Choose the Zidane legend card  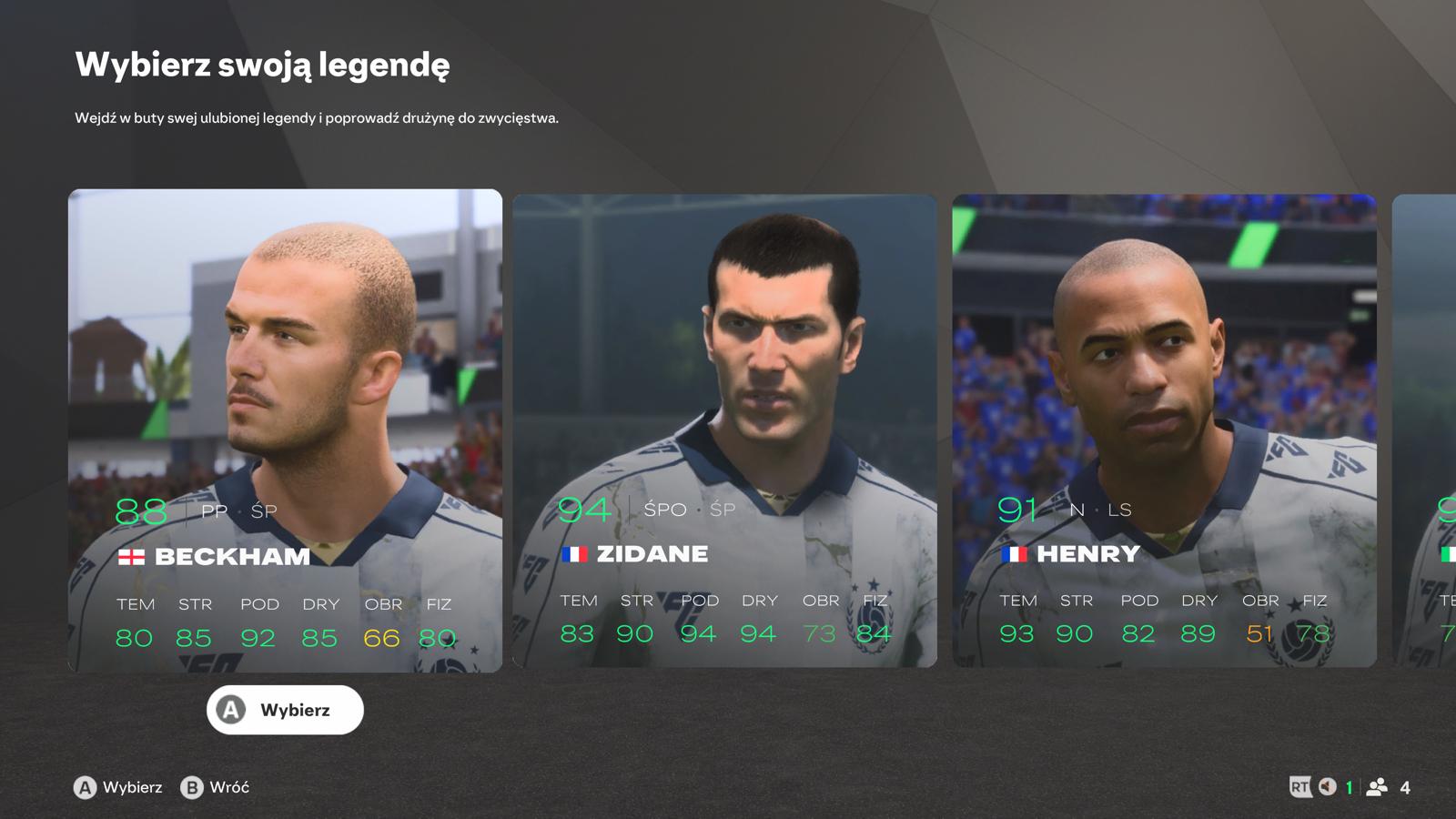pyautogui.click(x=724, y=430)
